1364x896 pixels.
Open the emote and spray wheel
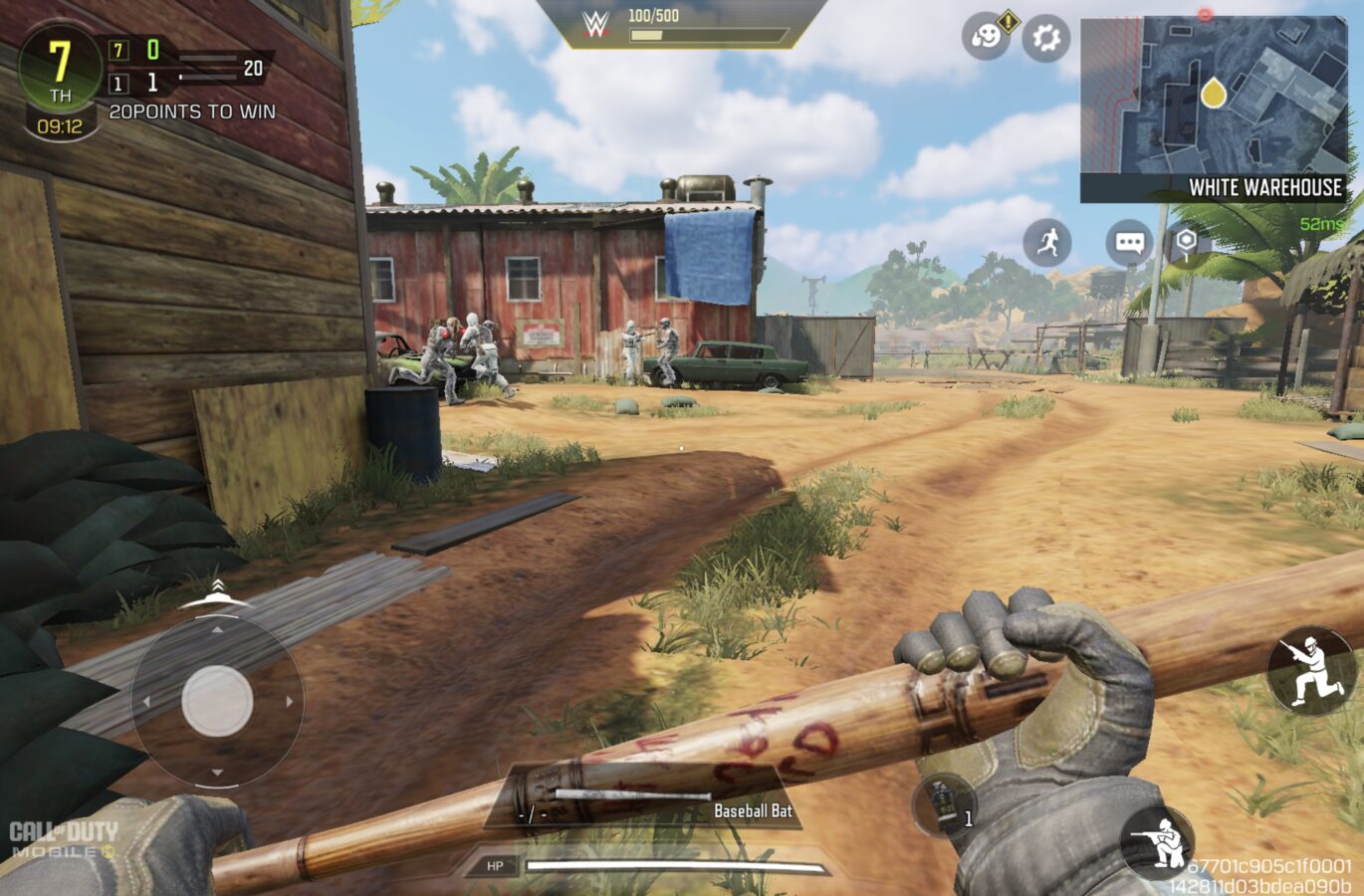(x=985, y=38)
